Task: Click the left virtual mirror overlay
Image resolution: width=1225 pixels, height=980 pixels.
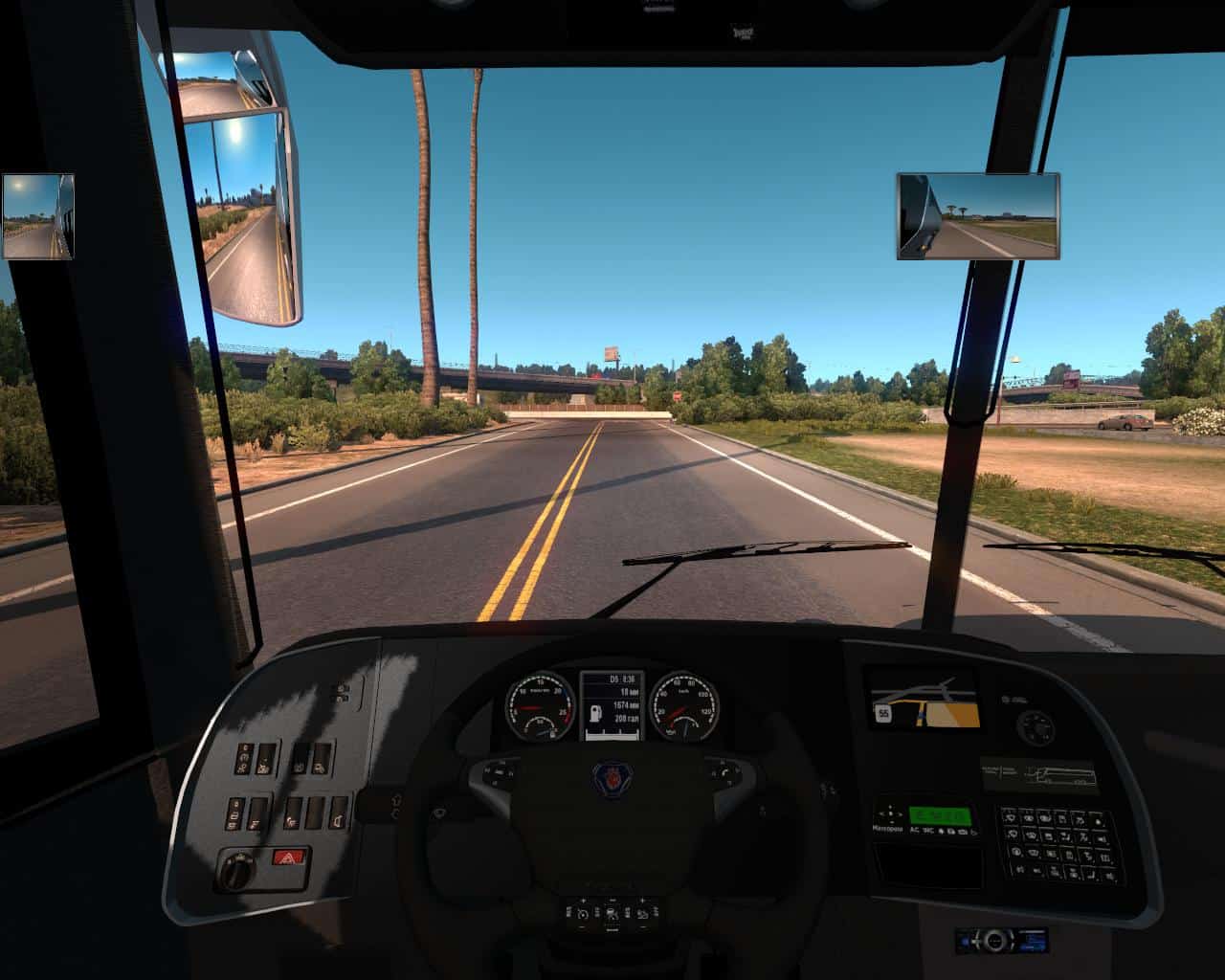Action: 38,216
